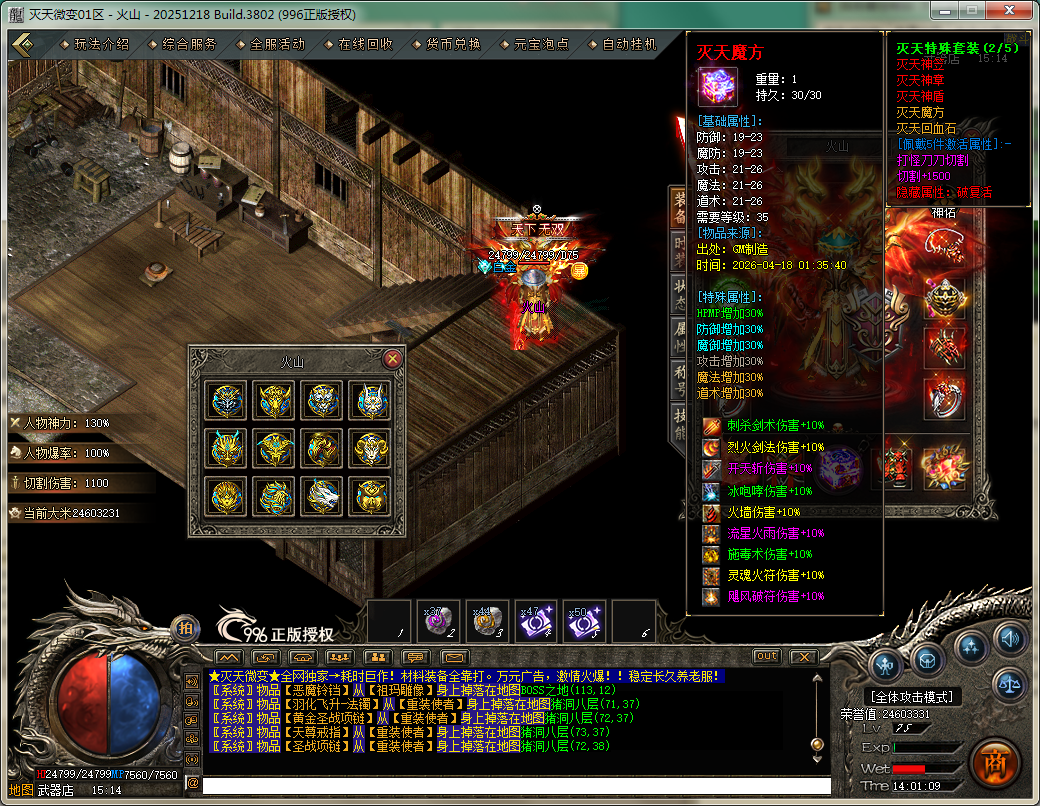Toggle the sound speaker button
The image size is (1040, 806).
[x=1011, y=636]
